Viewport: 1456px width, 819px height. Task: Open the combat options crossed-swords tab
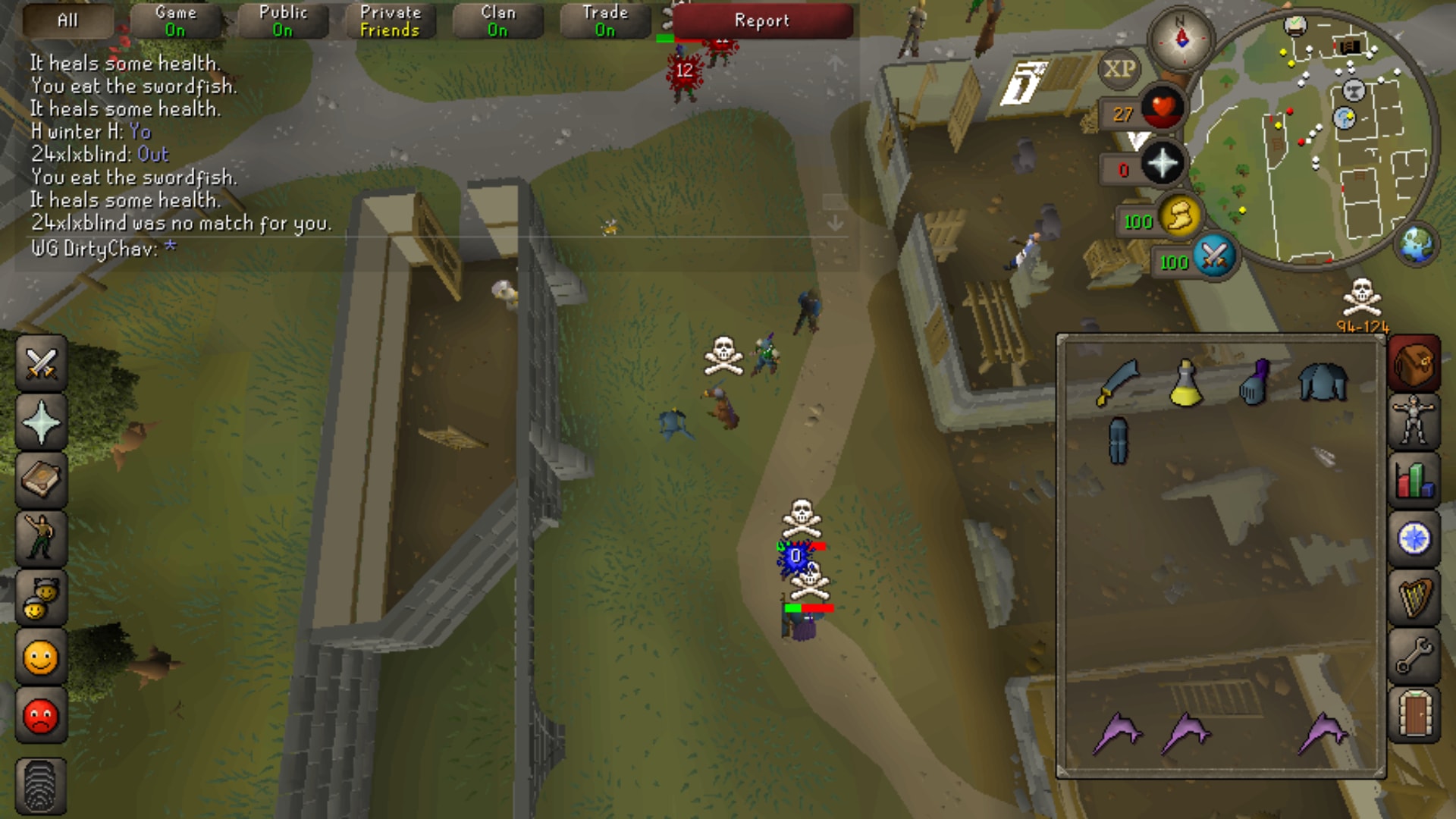[x=41, y=363]
